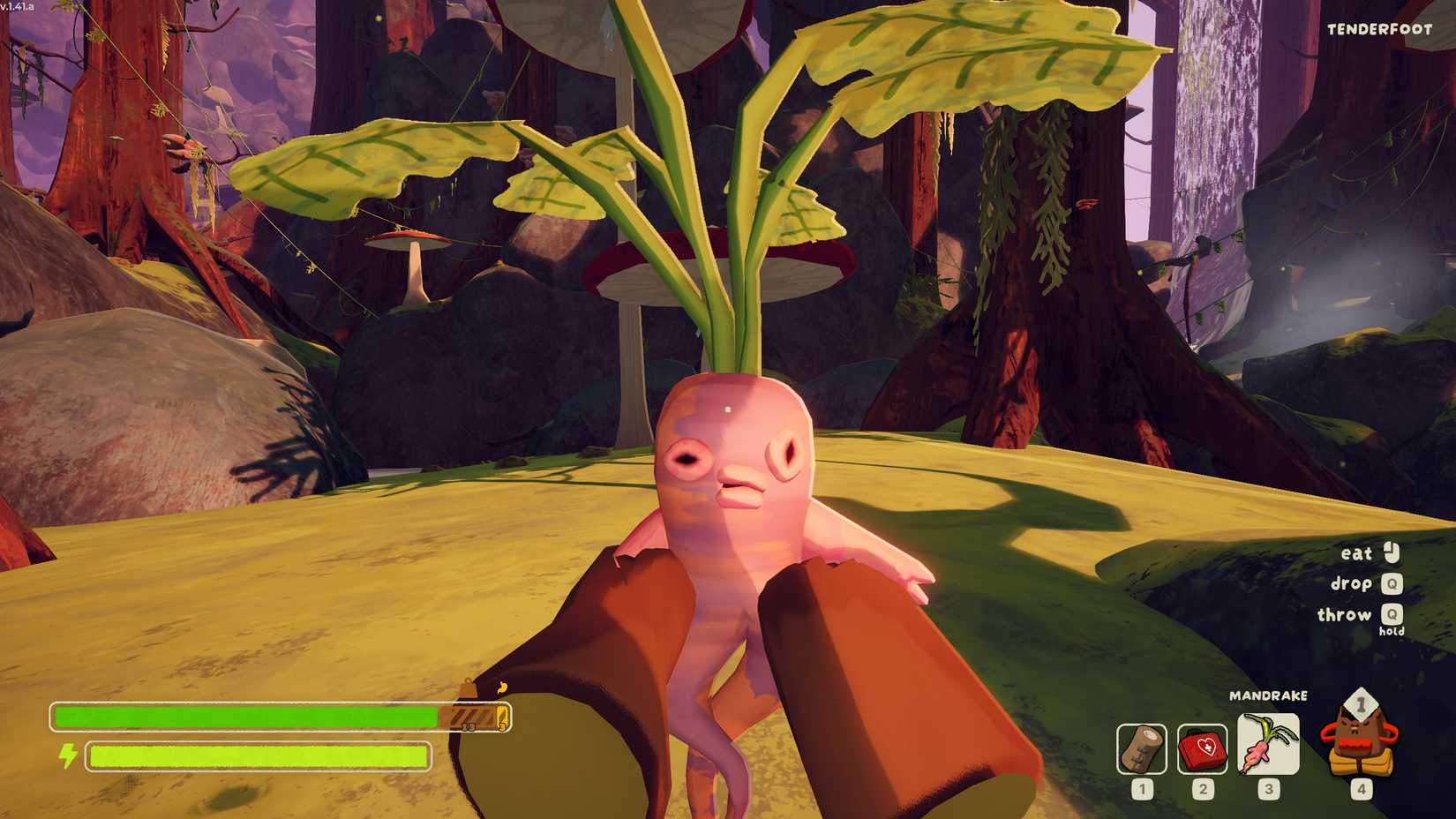Click the green stamina bar
Viewport: 1456px width, 819px height.
[x=256, y=755]
